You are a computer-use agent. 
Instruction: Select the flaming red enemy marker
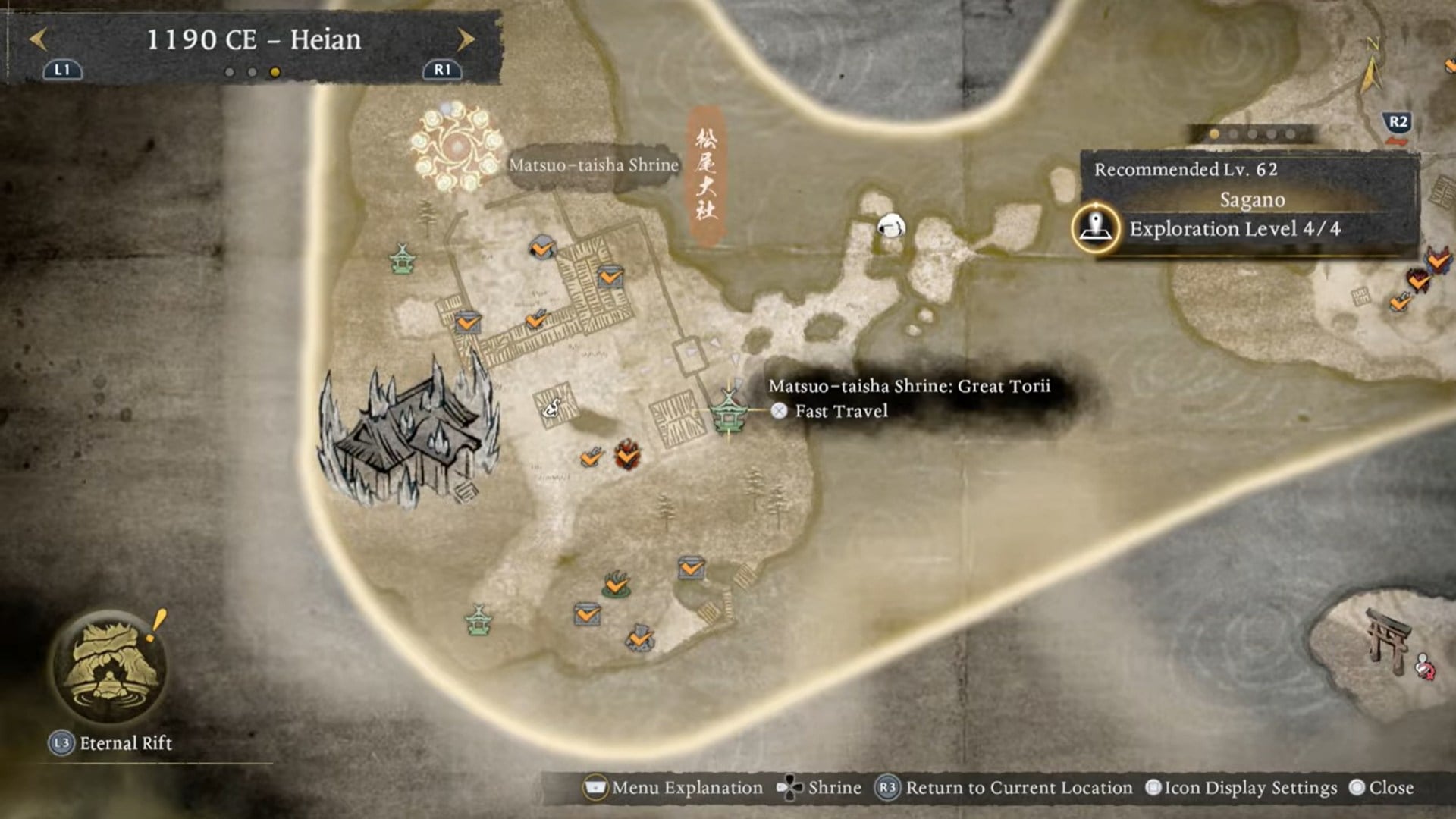click(x=627, y=454)
